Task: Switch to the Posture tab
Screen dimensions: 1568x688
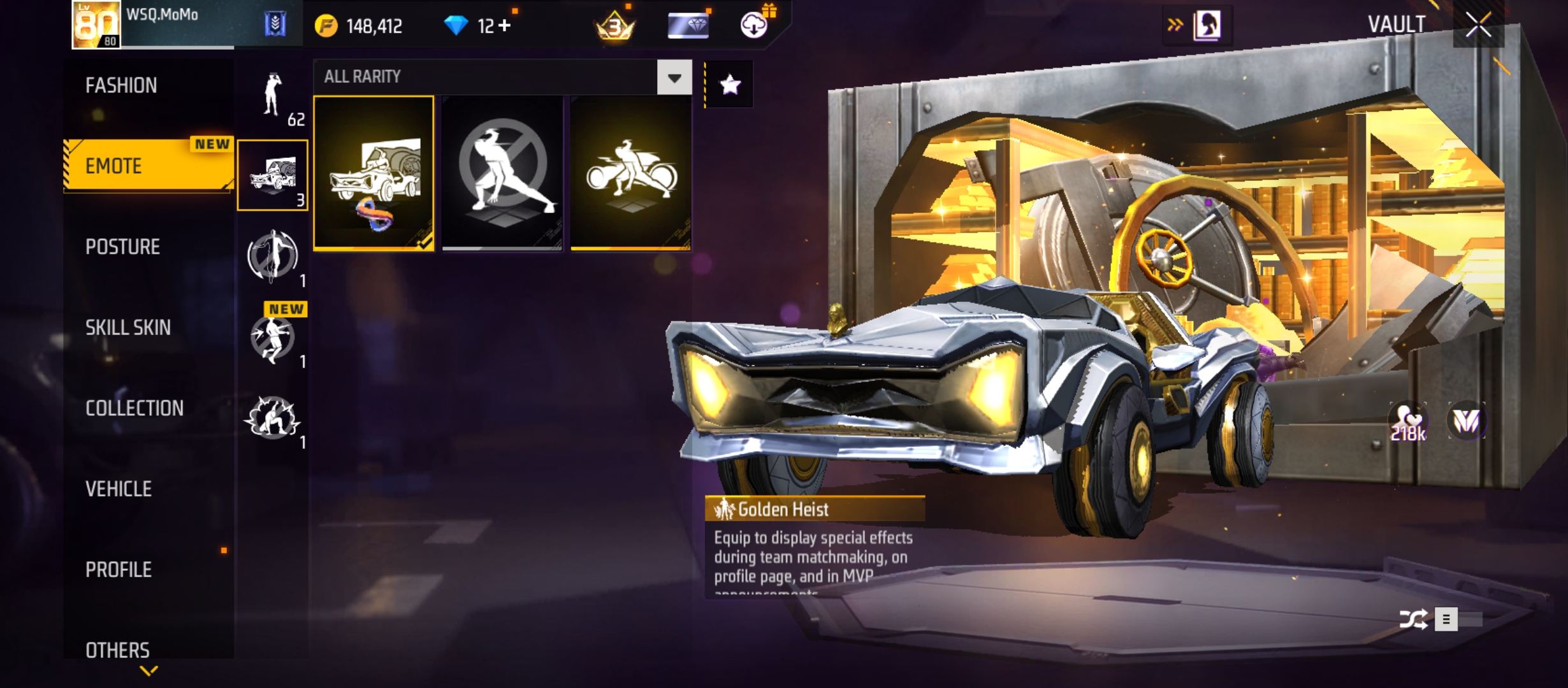Action: click(122, 247)
